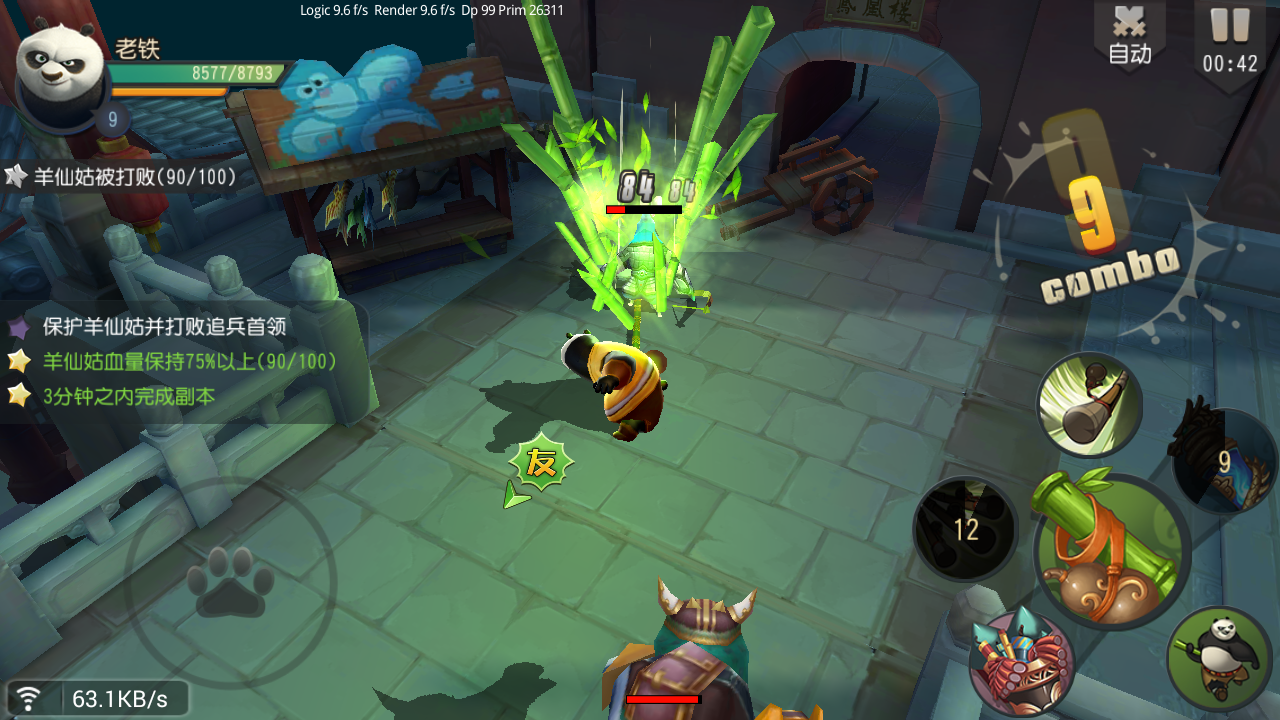
Task: Toggle the 自动 auto-battle button
Action: (1129, 35)
